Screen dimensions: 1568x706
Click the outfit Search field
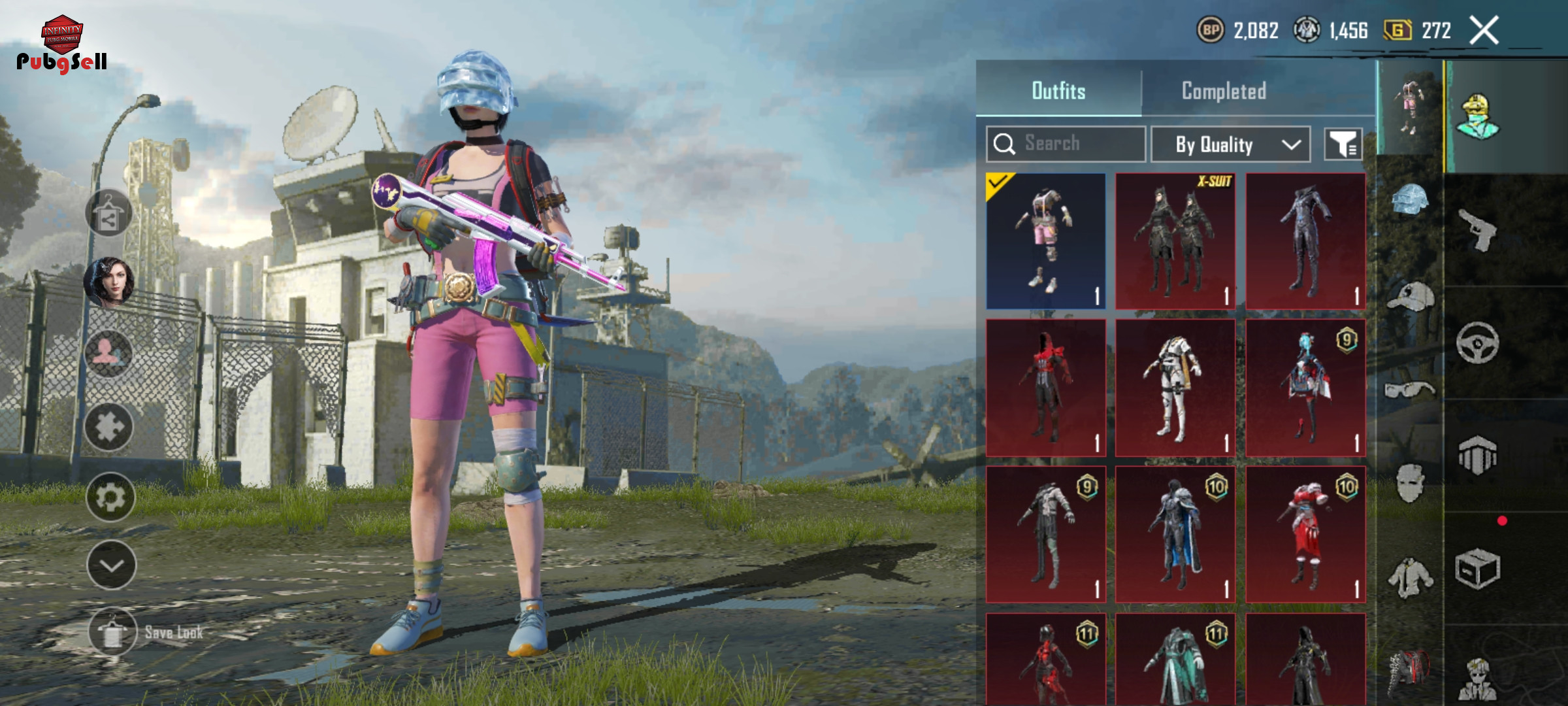[1066, 144]
